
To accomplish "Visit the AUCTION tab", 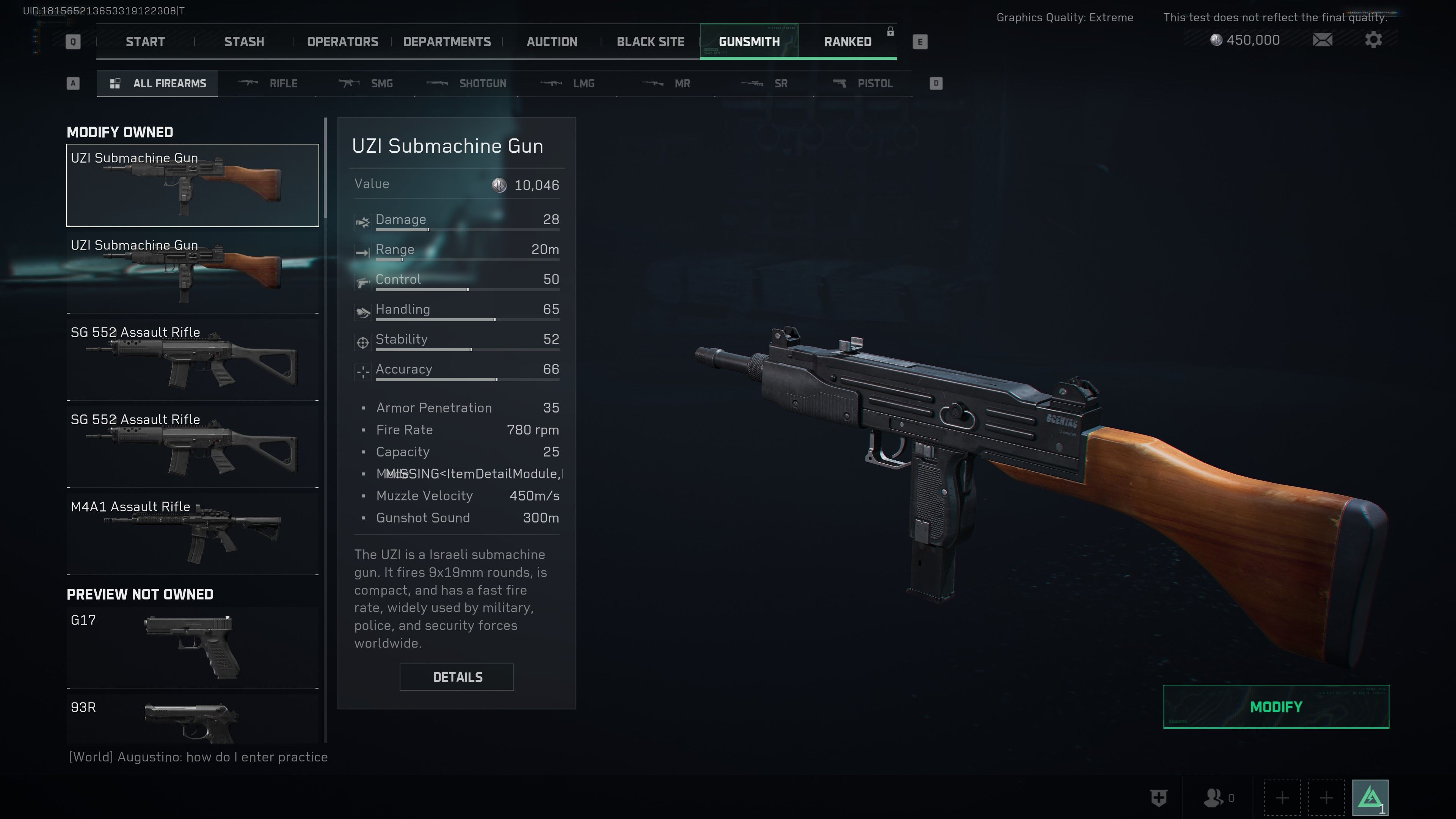I will click(x=552, y=42).
